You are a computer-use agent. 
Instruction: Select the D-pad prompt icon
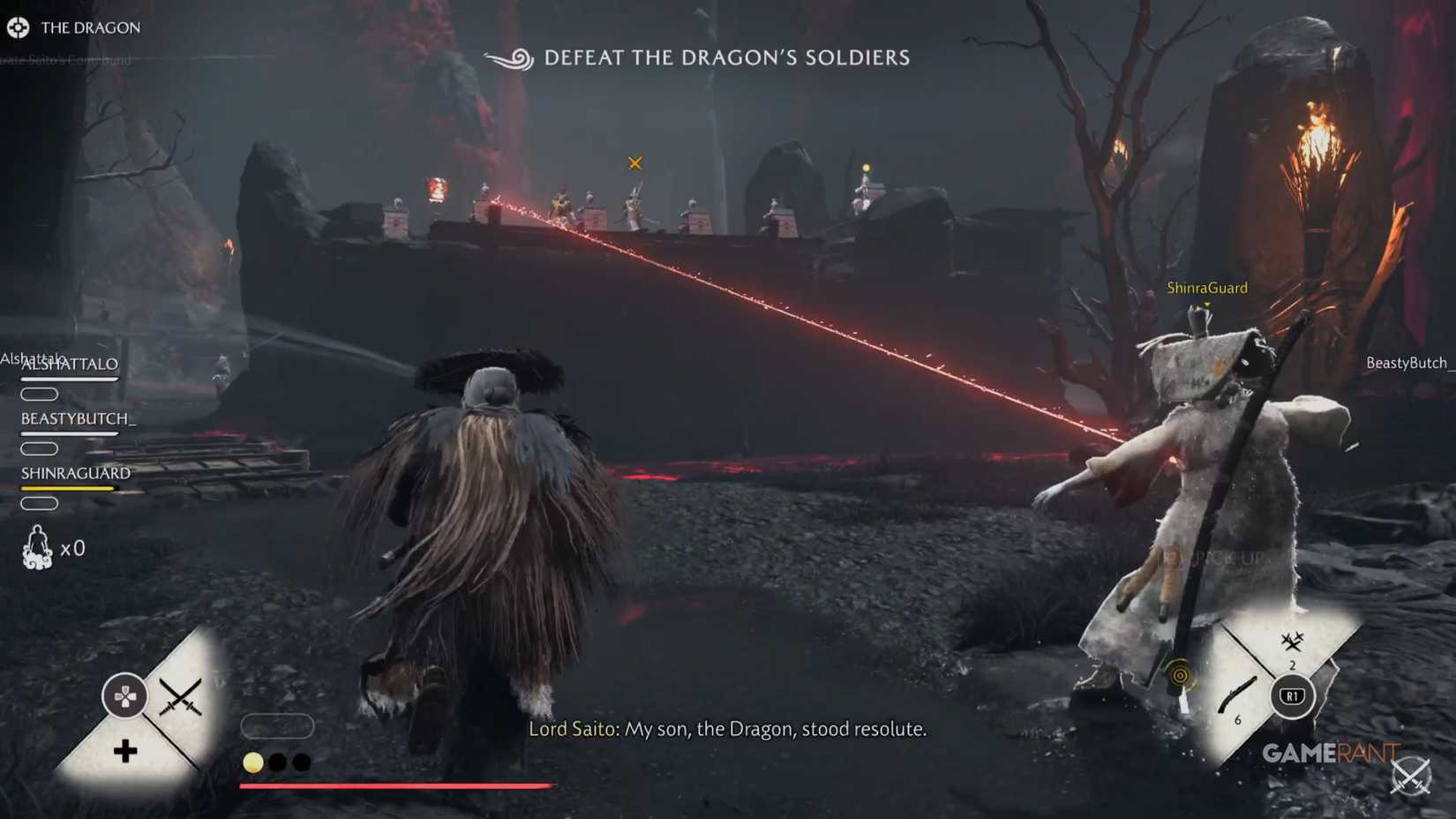(124, 695)
